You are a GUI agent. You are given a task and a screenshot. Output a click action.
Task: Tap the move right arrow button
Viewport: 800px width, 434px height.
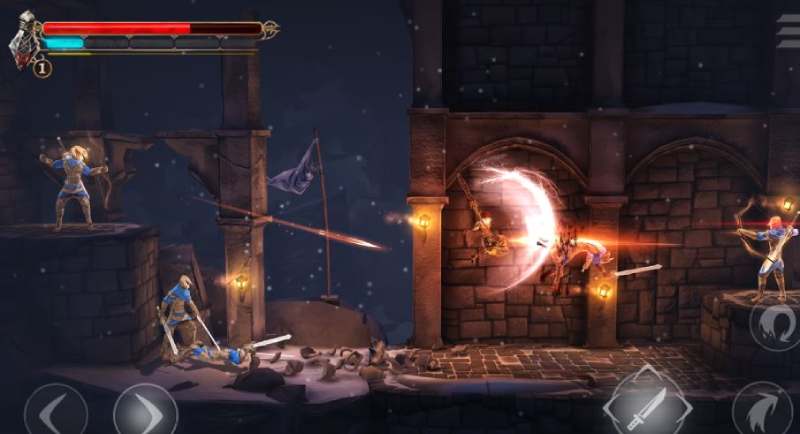tap(145, 411)
